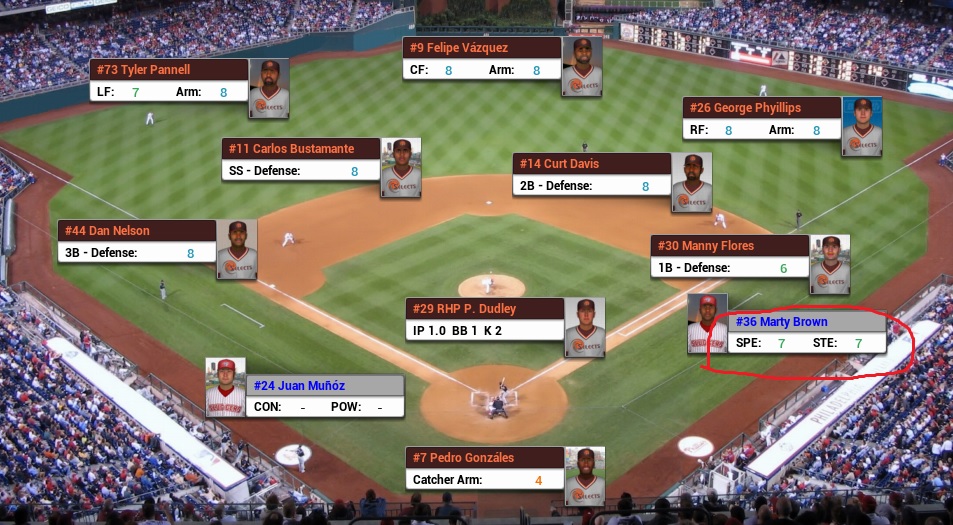Screen dimensions: 953x525
Task: Click pitcher P. Dudley's name bar
Action: pos(485,309)
